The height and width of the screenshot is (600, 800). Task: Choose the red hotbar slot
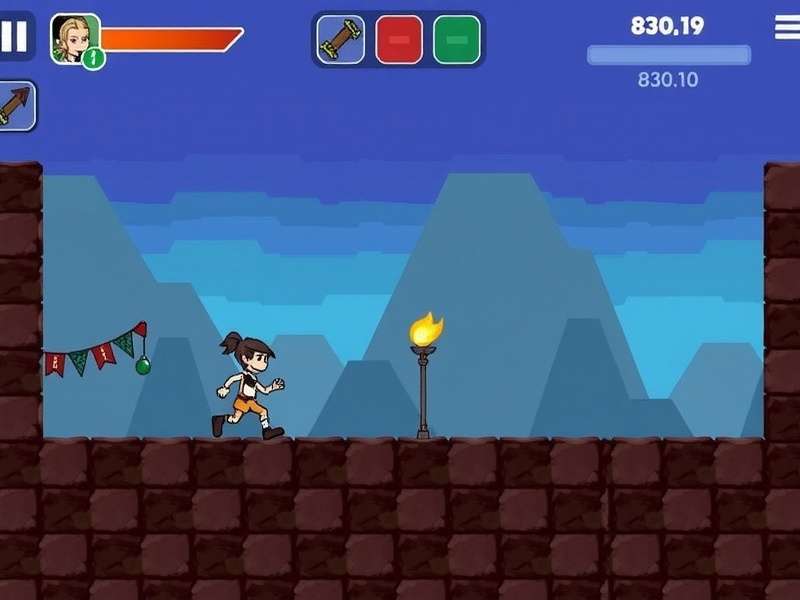(398, 40)
